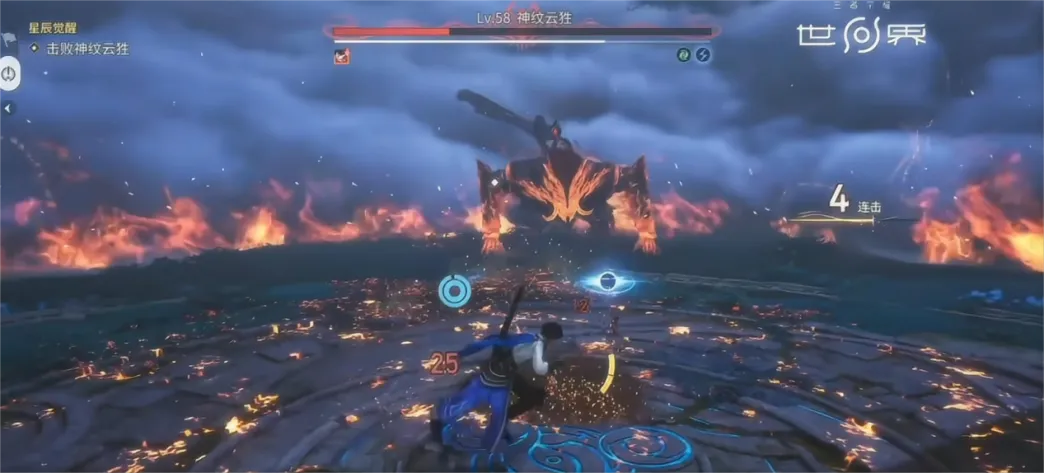Inspect the red buff icon under the boss bar
This screenshot has height=473, width=1044.
coord(341,56)
